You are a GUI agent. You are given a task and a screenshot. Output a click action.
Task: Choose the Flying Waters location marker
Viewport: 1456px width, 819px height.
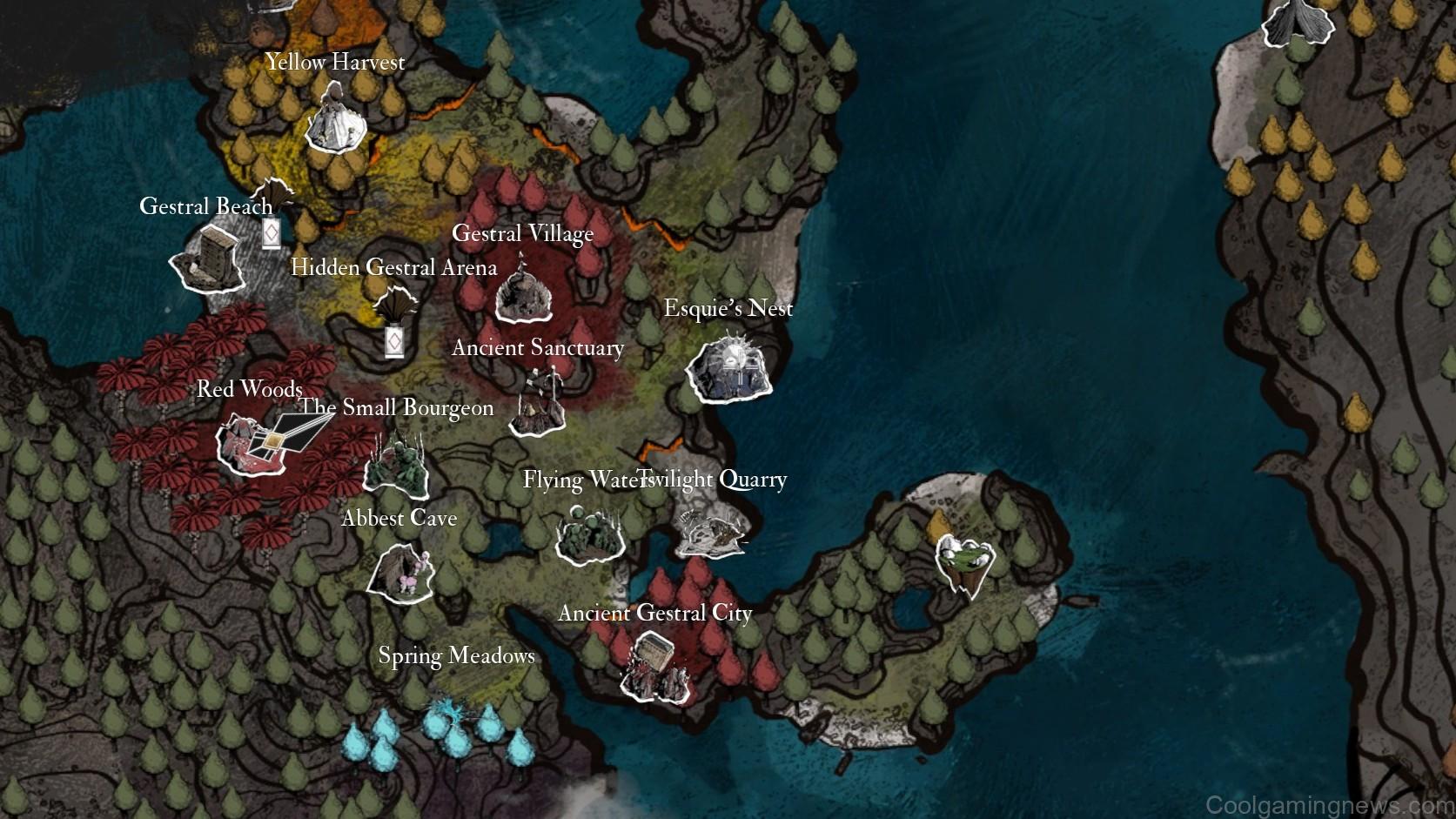click(x=590, y=532)
